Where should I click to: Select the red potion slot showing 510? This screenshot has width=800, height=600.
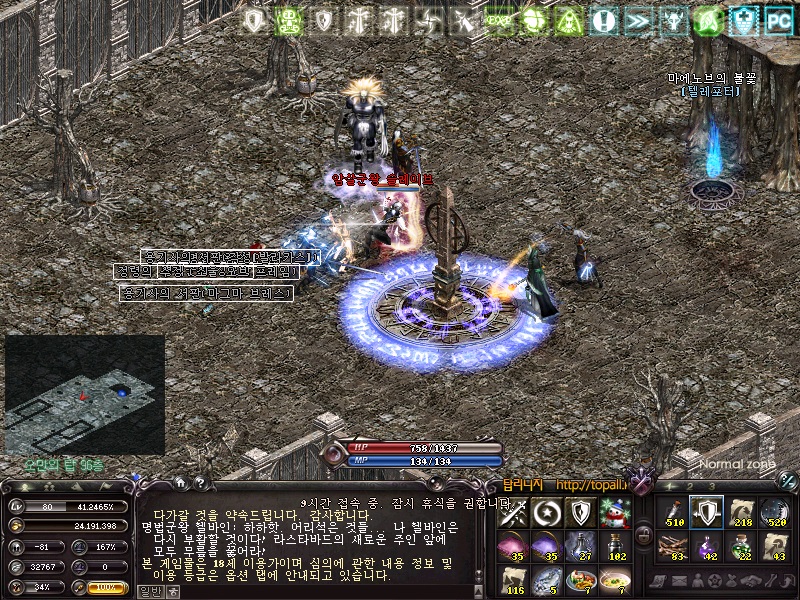[x=672, y=513]
